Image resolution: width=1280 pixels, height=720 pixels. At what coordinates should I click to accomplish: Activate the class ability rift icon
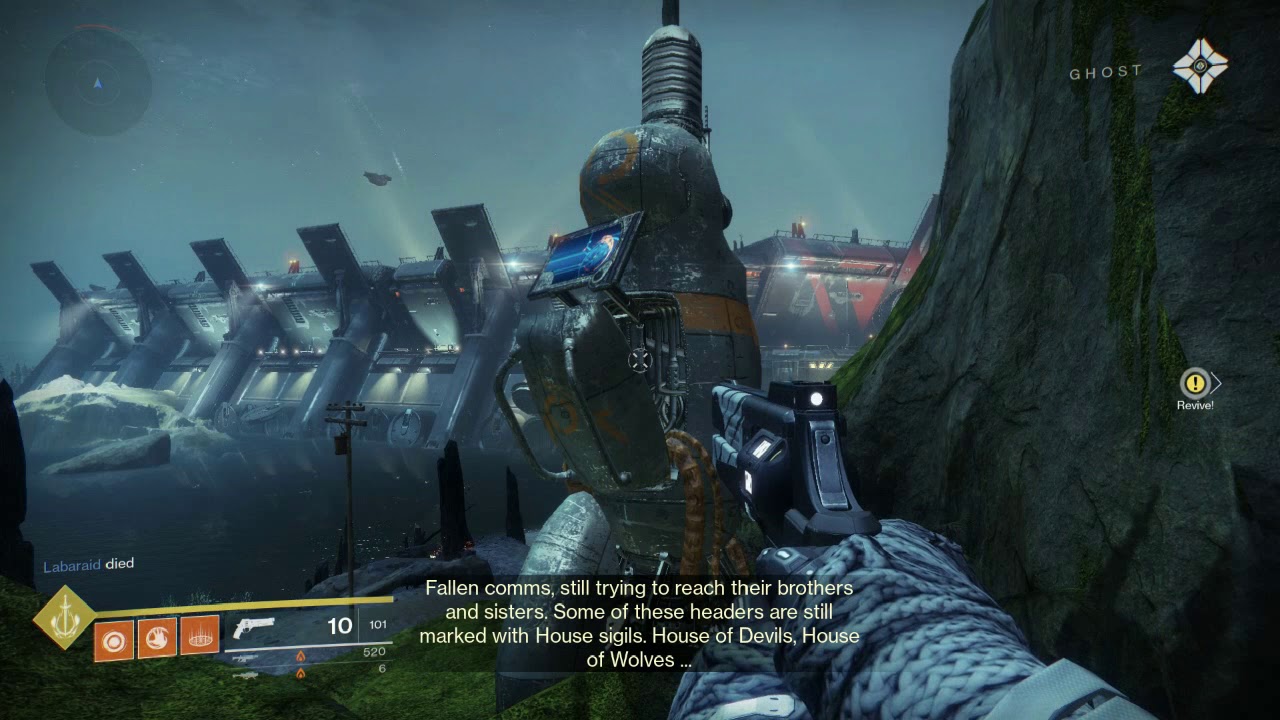199,637
